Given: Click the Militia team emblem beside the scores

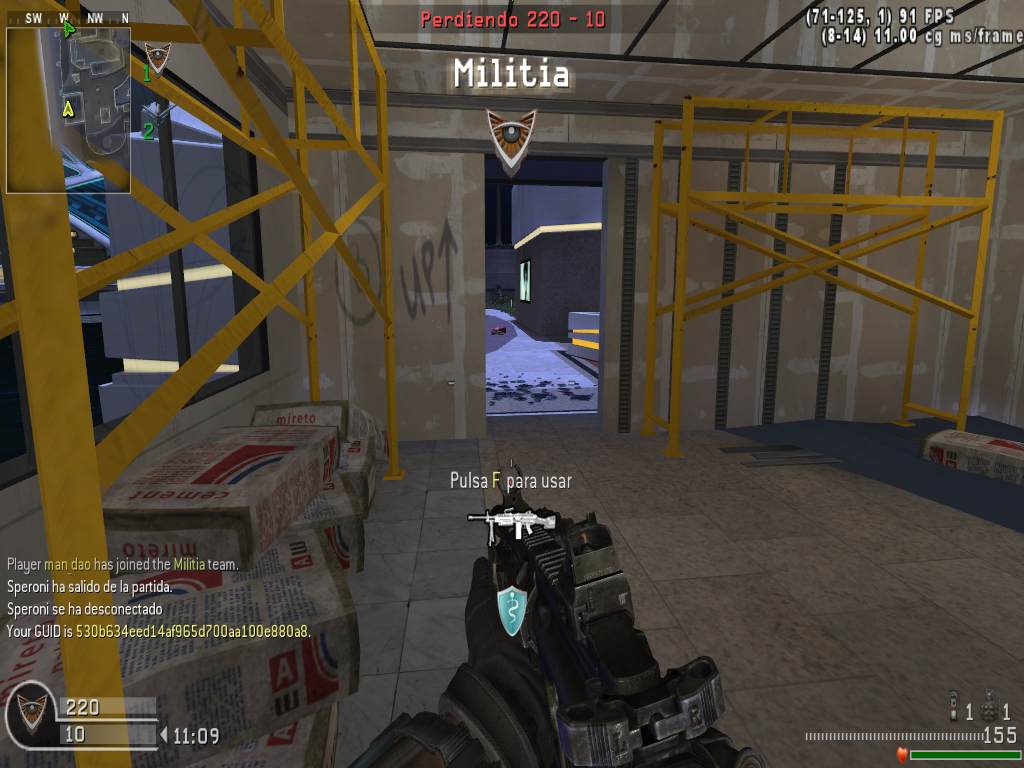Looking at the screenshot, I should click(31, 712).
